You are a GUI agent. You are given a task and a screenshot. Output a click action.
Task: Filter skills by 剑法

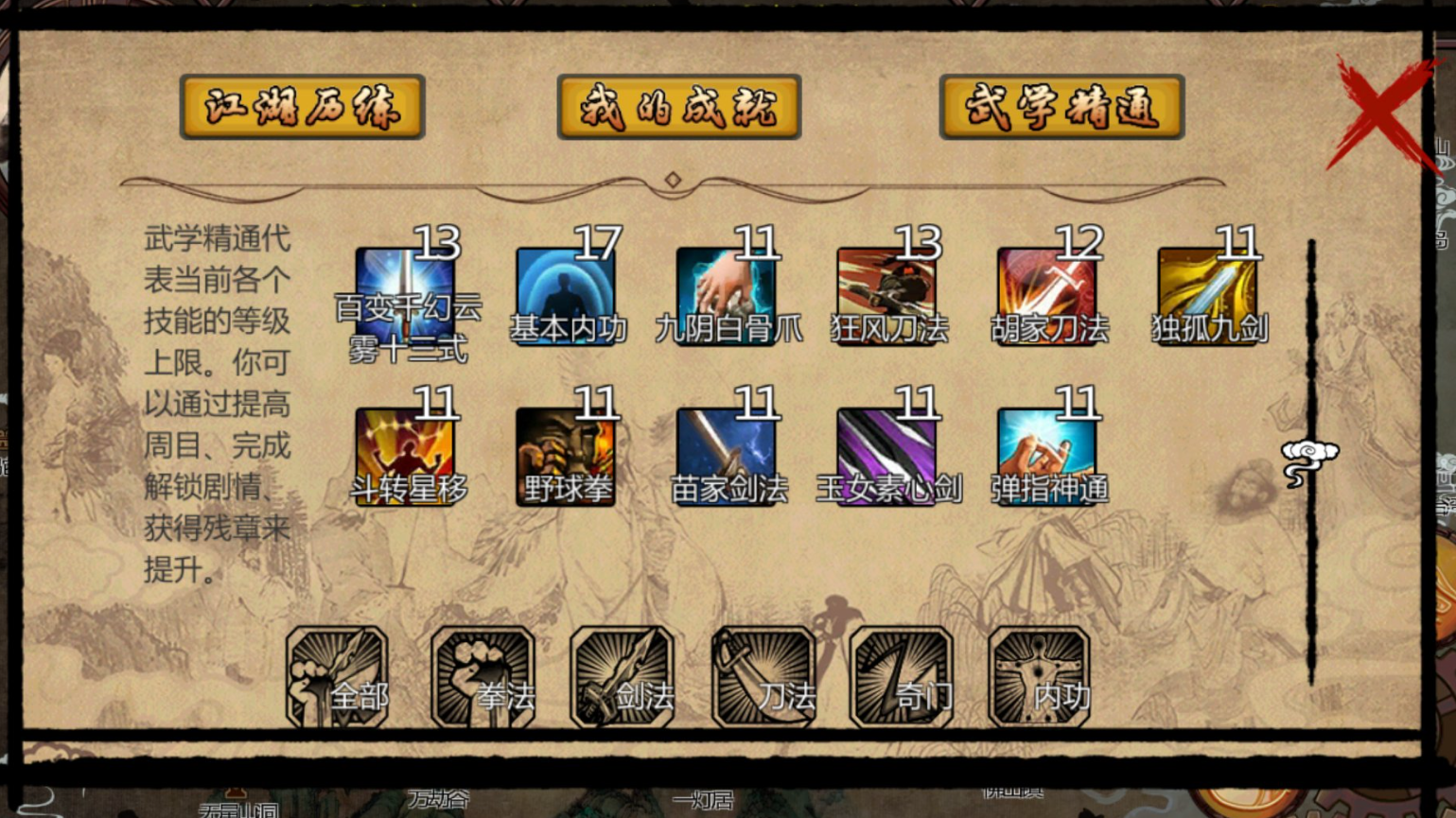coord(623,677)
